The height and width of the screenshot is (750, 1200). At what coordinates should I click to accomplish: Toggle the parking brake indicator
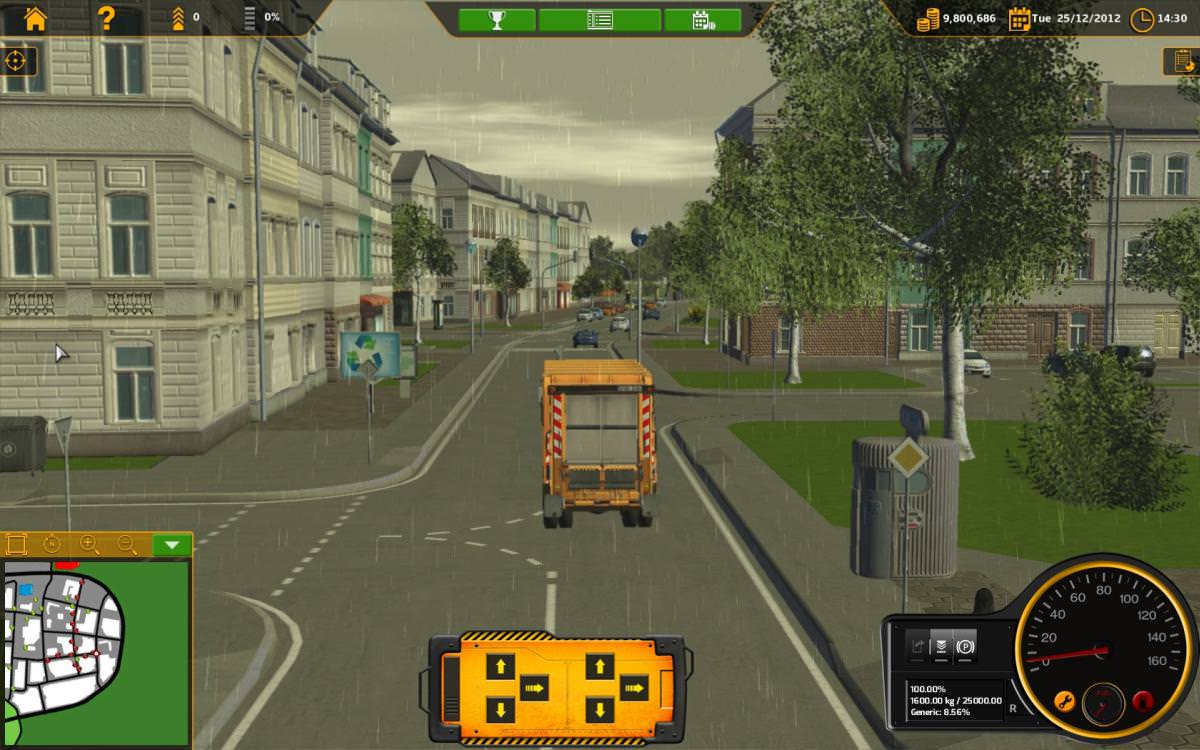(965, 646)
